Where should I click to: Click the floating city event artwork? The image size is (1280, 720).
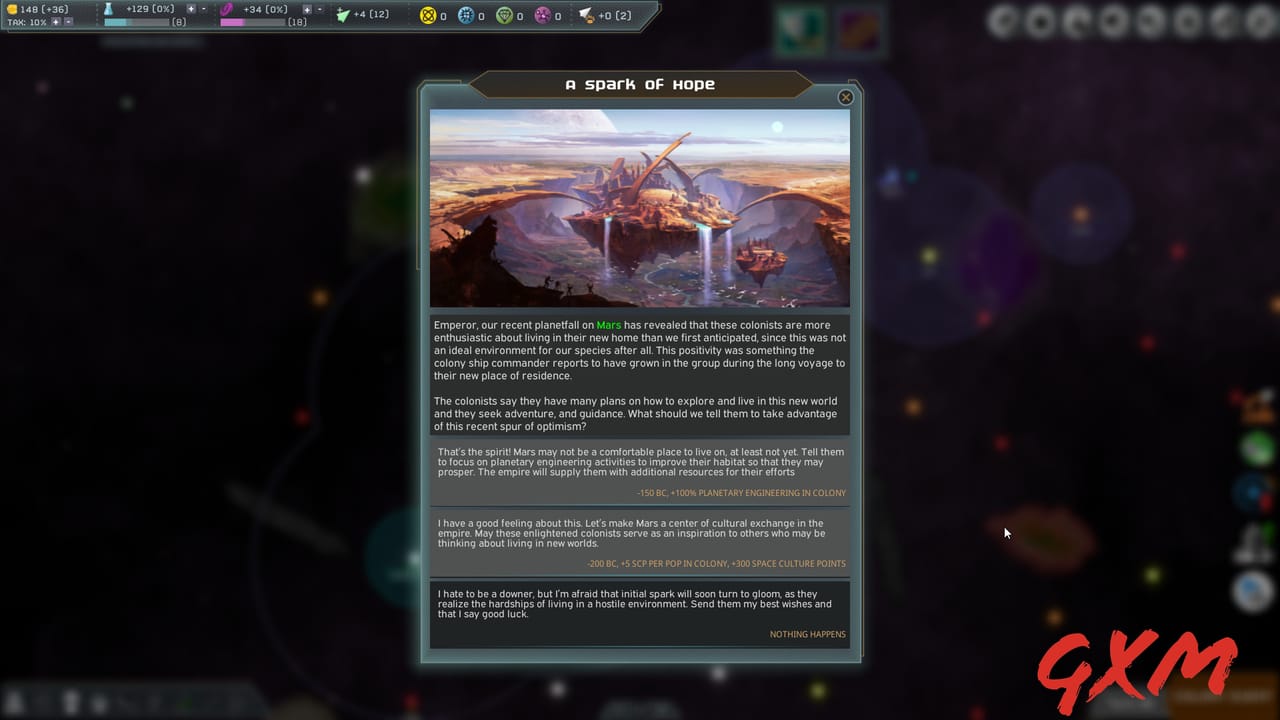(x=640, y=208)
